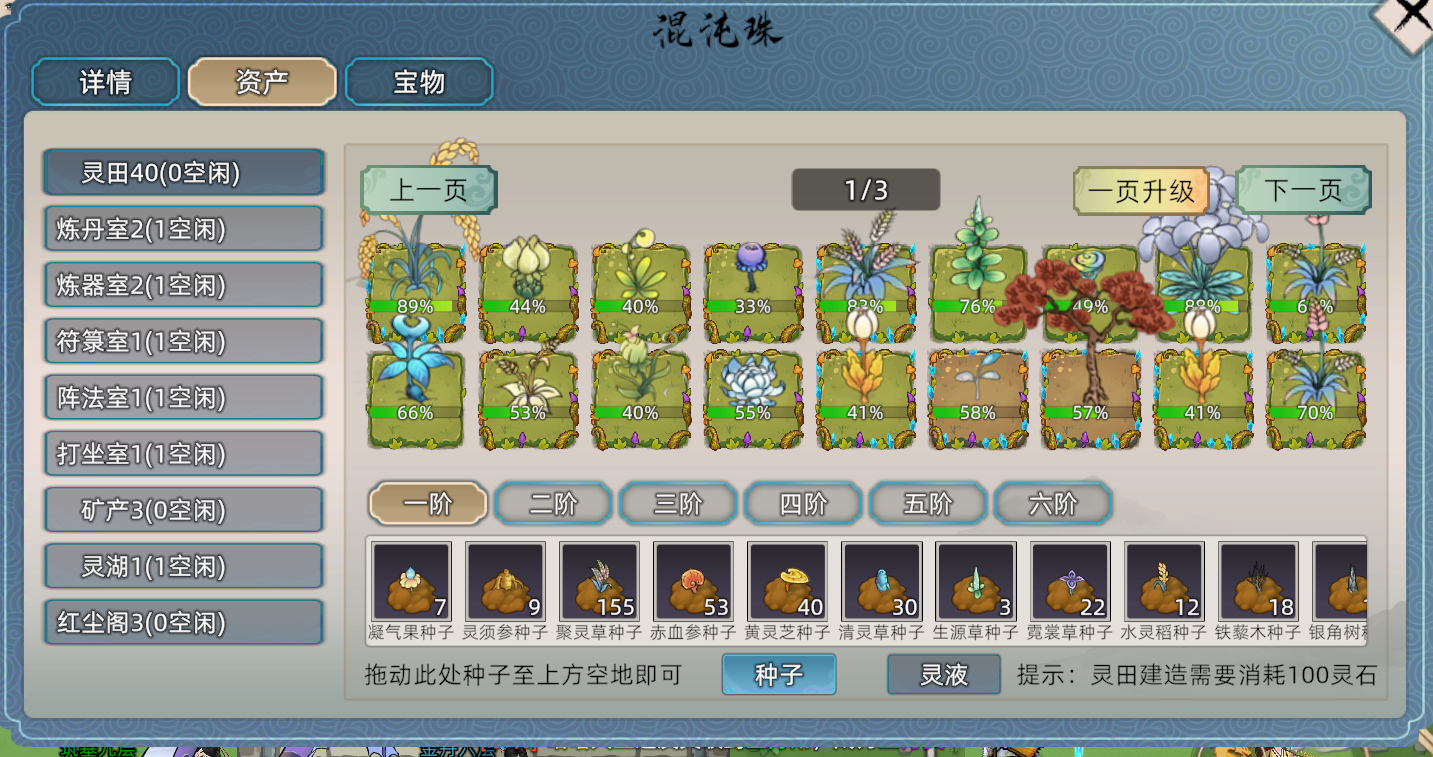Select the 水灵稻种子 seed slot
Image resolution: width=1433 pixels, height=757 pixels.
pyautogui.click(x=1163, y=582)
